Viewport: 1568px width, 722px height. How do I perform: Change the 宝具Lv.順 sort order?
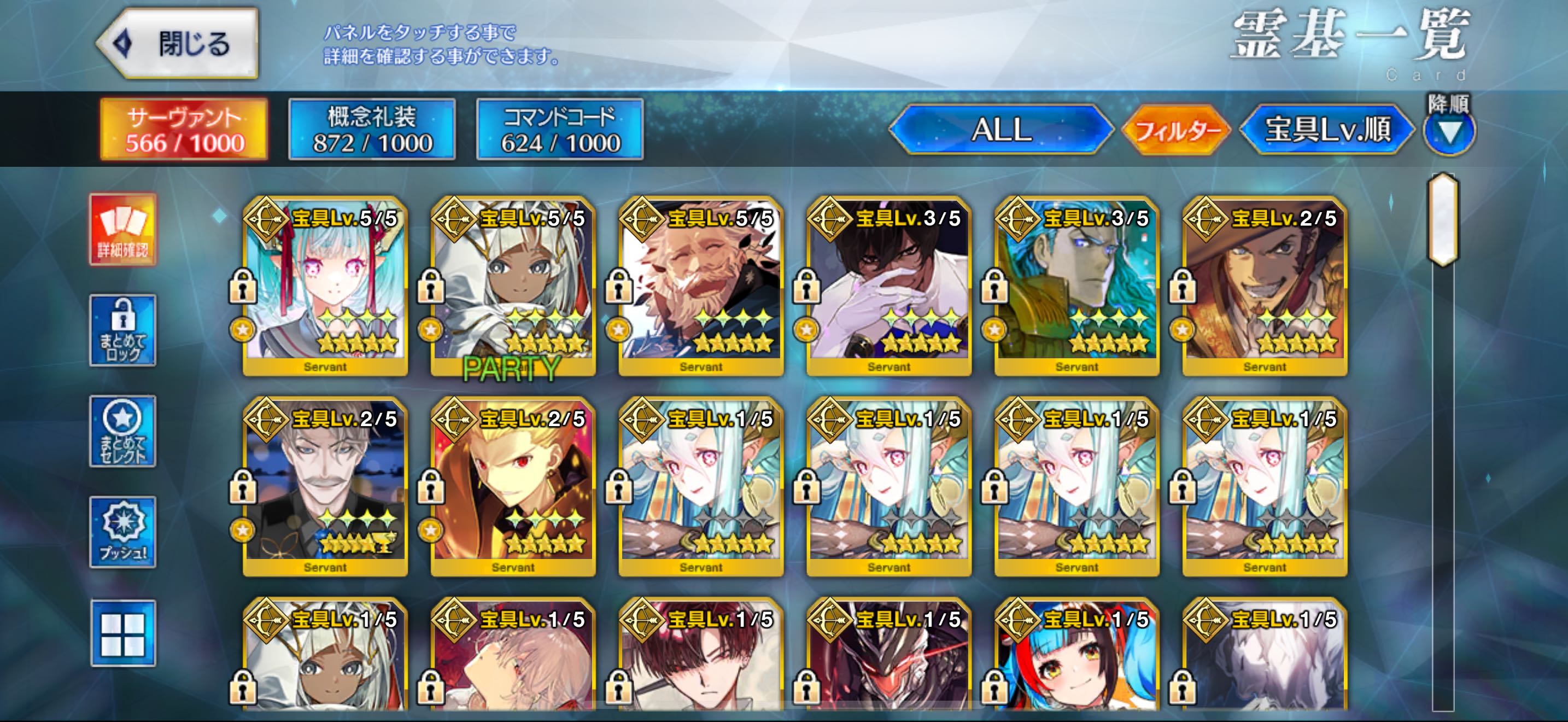point(1327,130)
